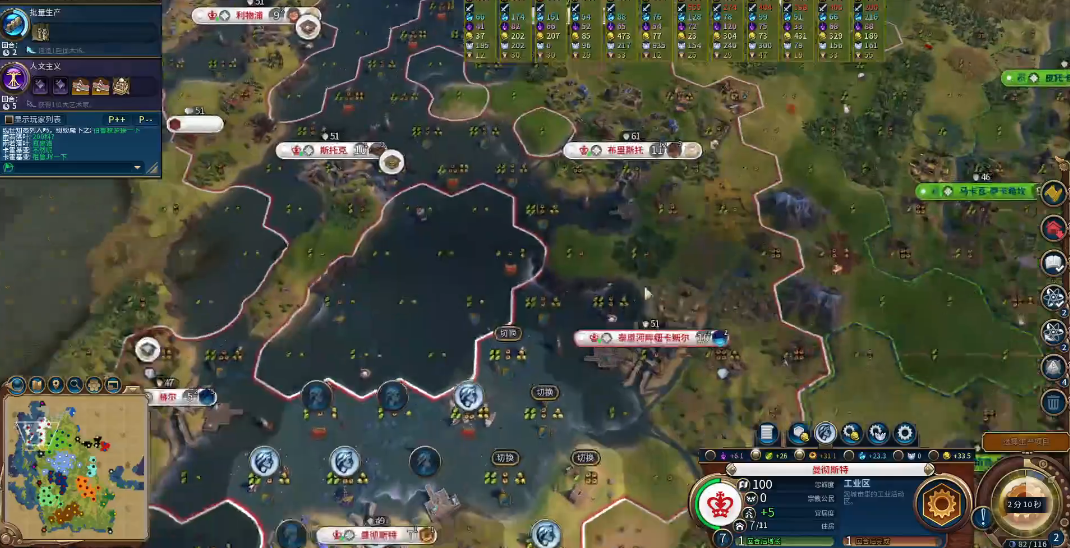Select the 布里斯托 city banner
The height and width of the screenshot is (548, 1070).
622,151
